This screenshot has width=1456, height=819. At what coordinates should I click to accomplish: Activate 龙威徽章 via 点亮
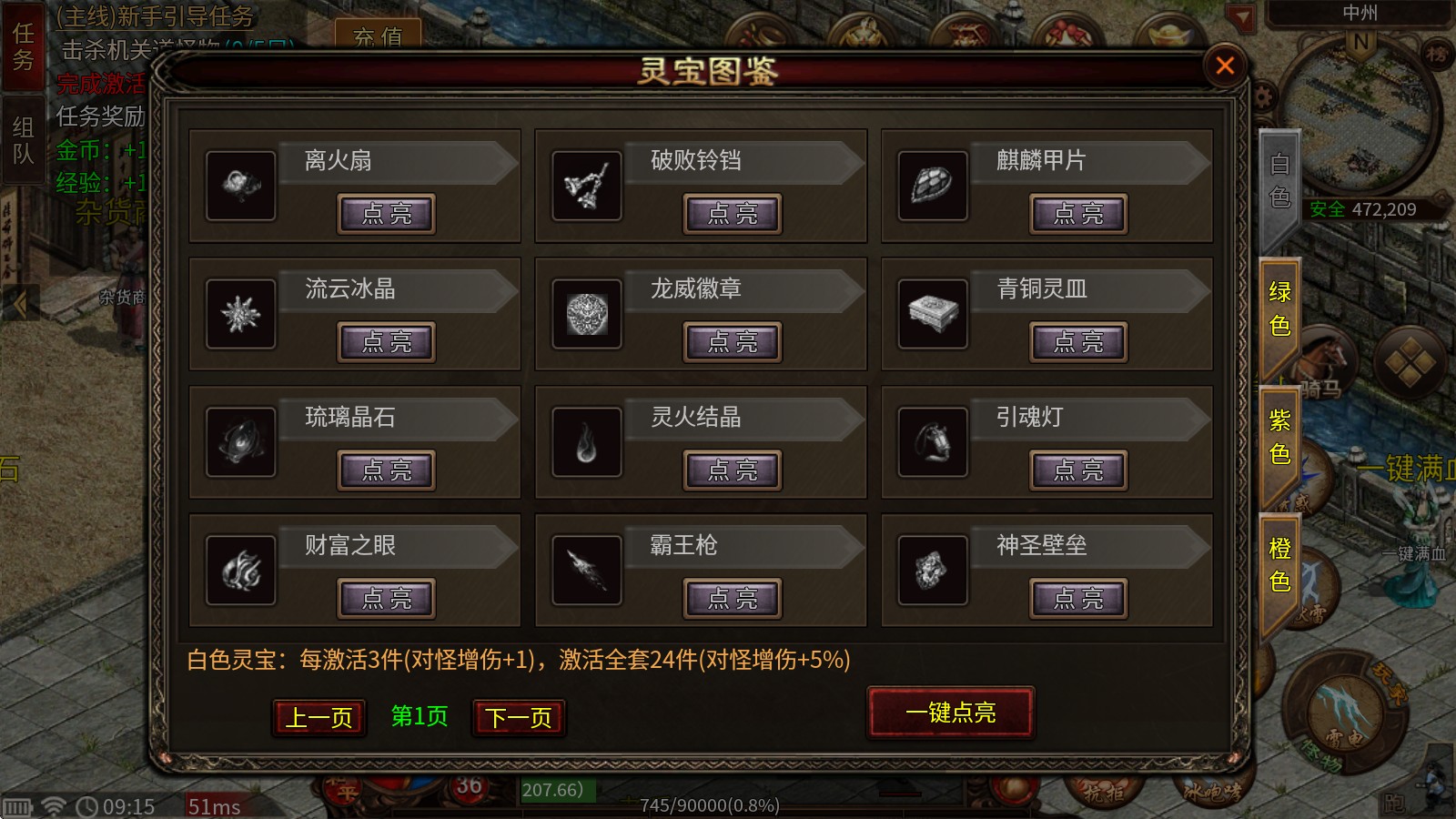tap(732, 343)
